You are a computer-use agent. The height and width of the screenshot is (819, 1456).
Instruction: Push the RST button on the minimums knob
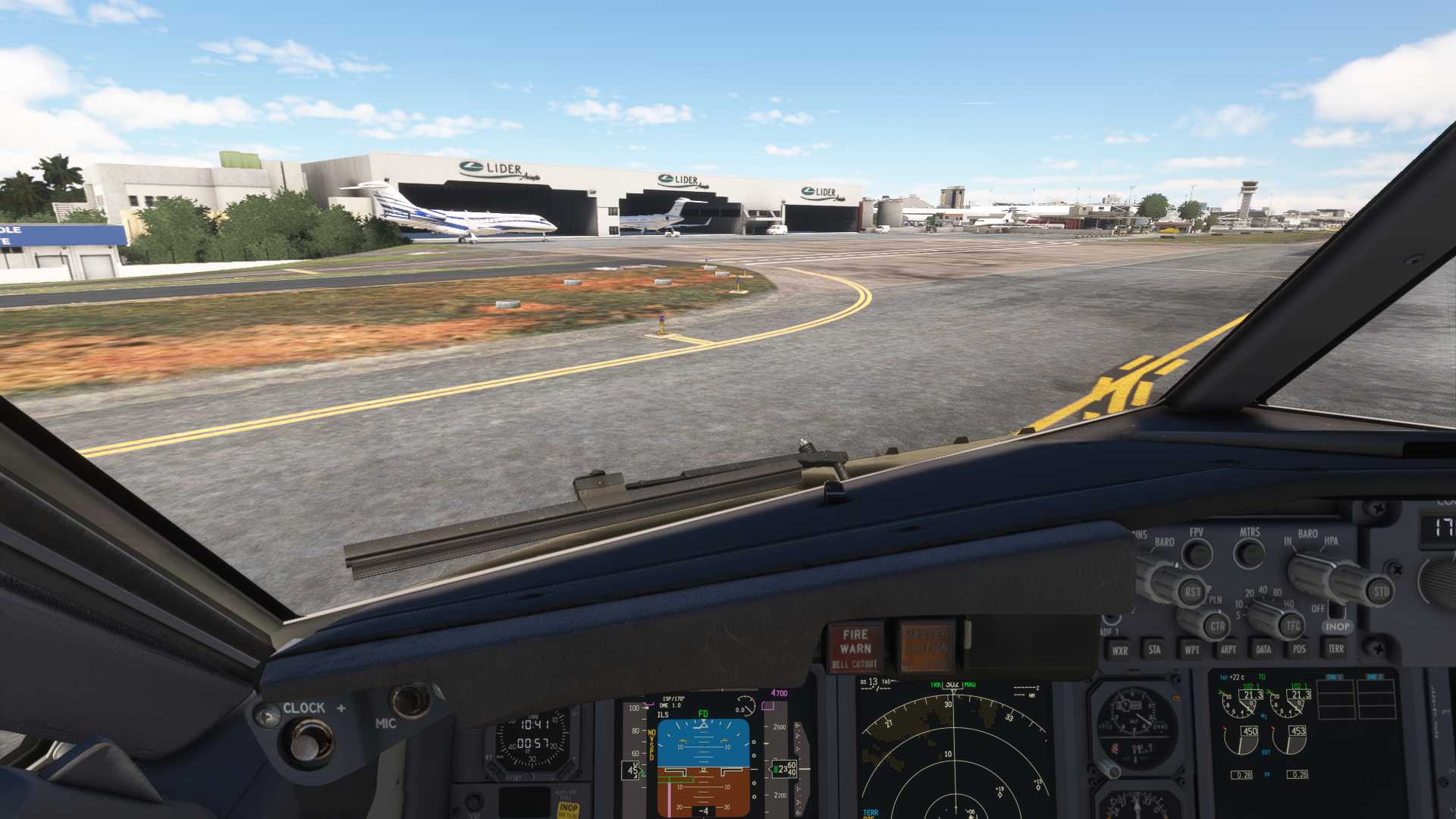pyautogui.click(x=1192, y=592)
